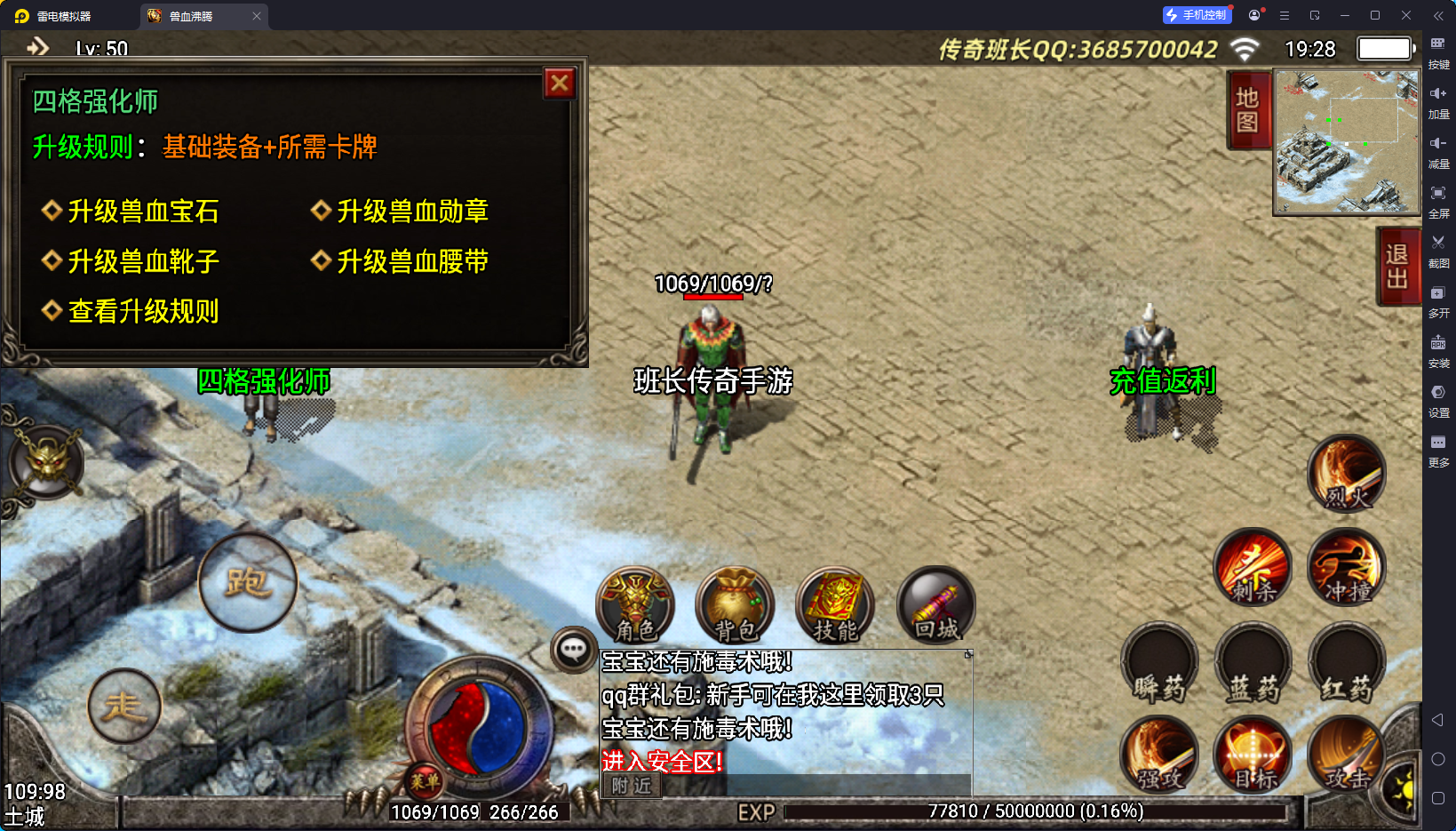Activate the 烈火 skill
This screenshot has width=1456, height=831.
1347,474
